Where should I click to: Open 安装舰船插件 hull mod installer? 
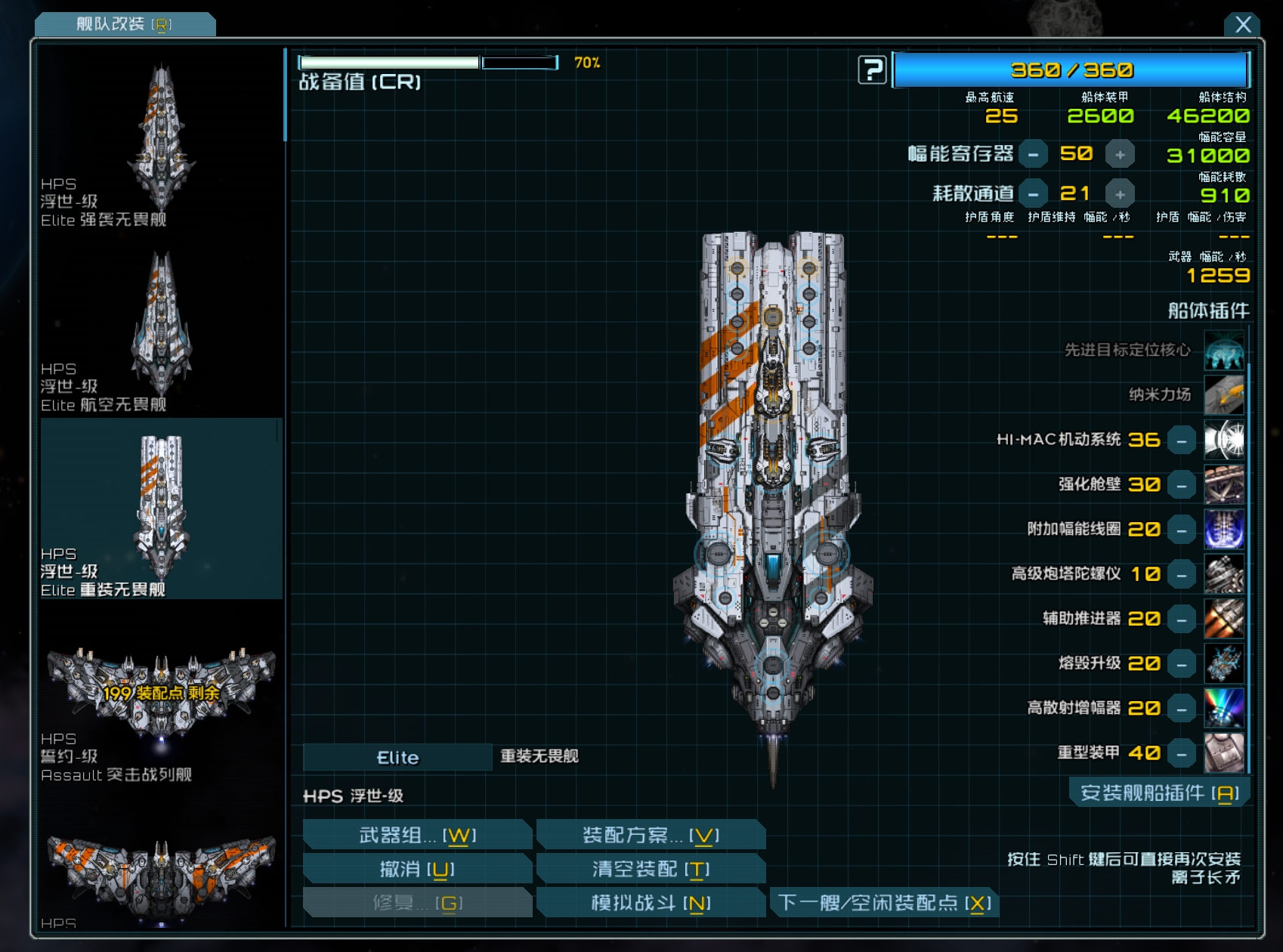tap(1159, 793)
